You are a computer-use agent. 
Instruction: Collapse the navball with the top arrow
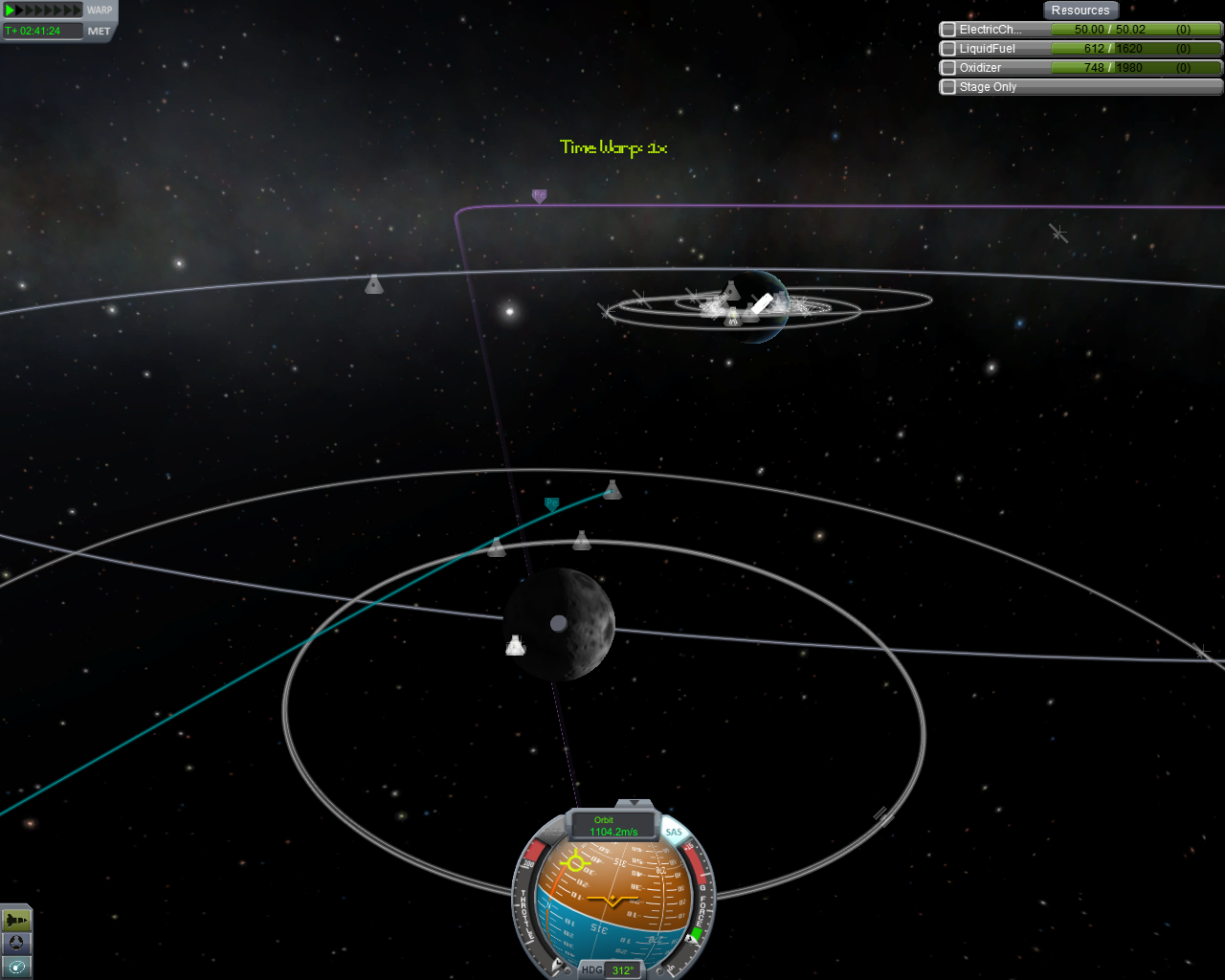633,803
